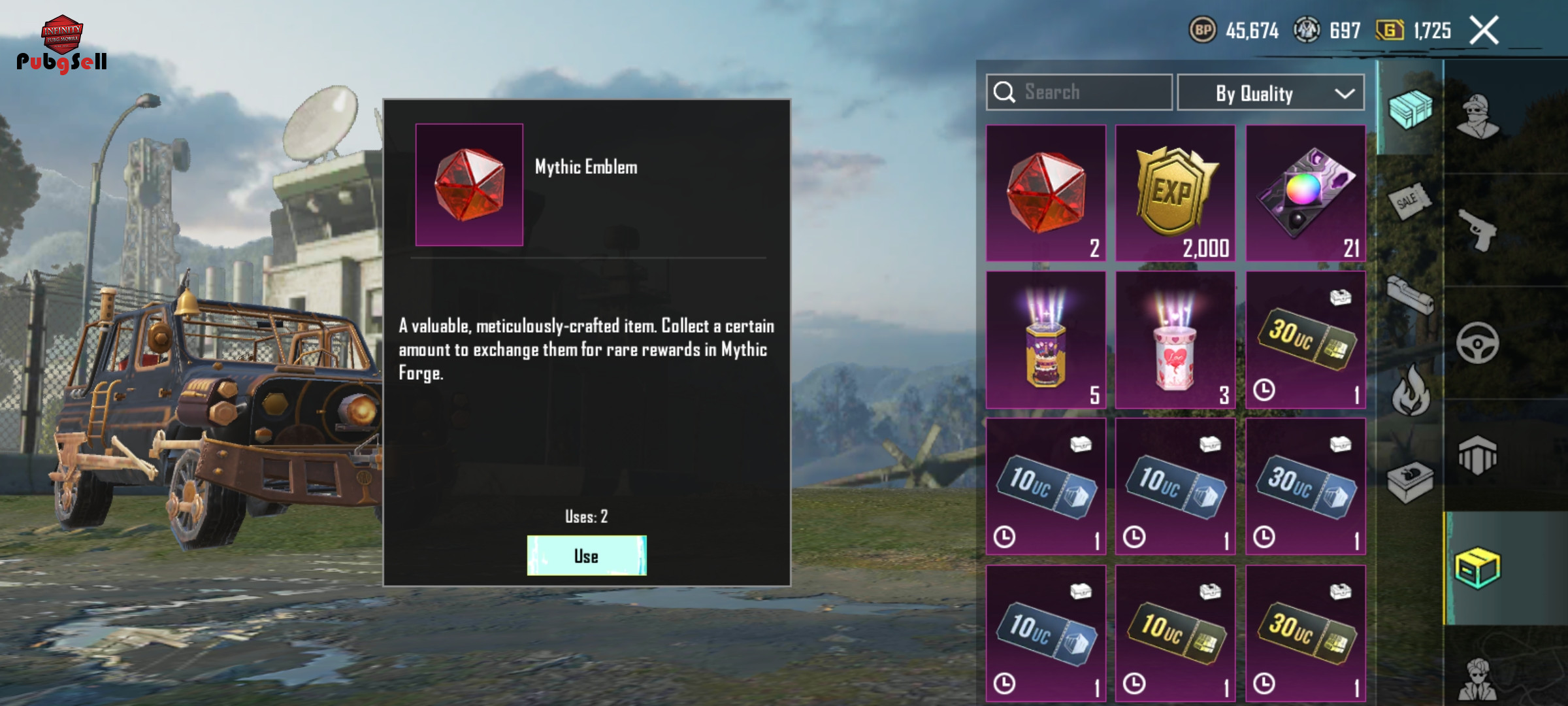
Task: Open the SALE tag tab
Action: [x=1409, y=201]
